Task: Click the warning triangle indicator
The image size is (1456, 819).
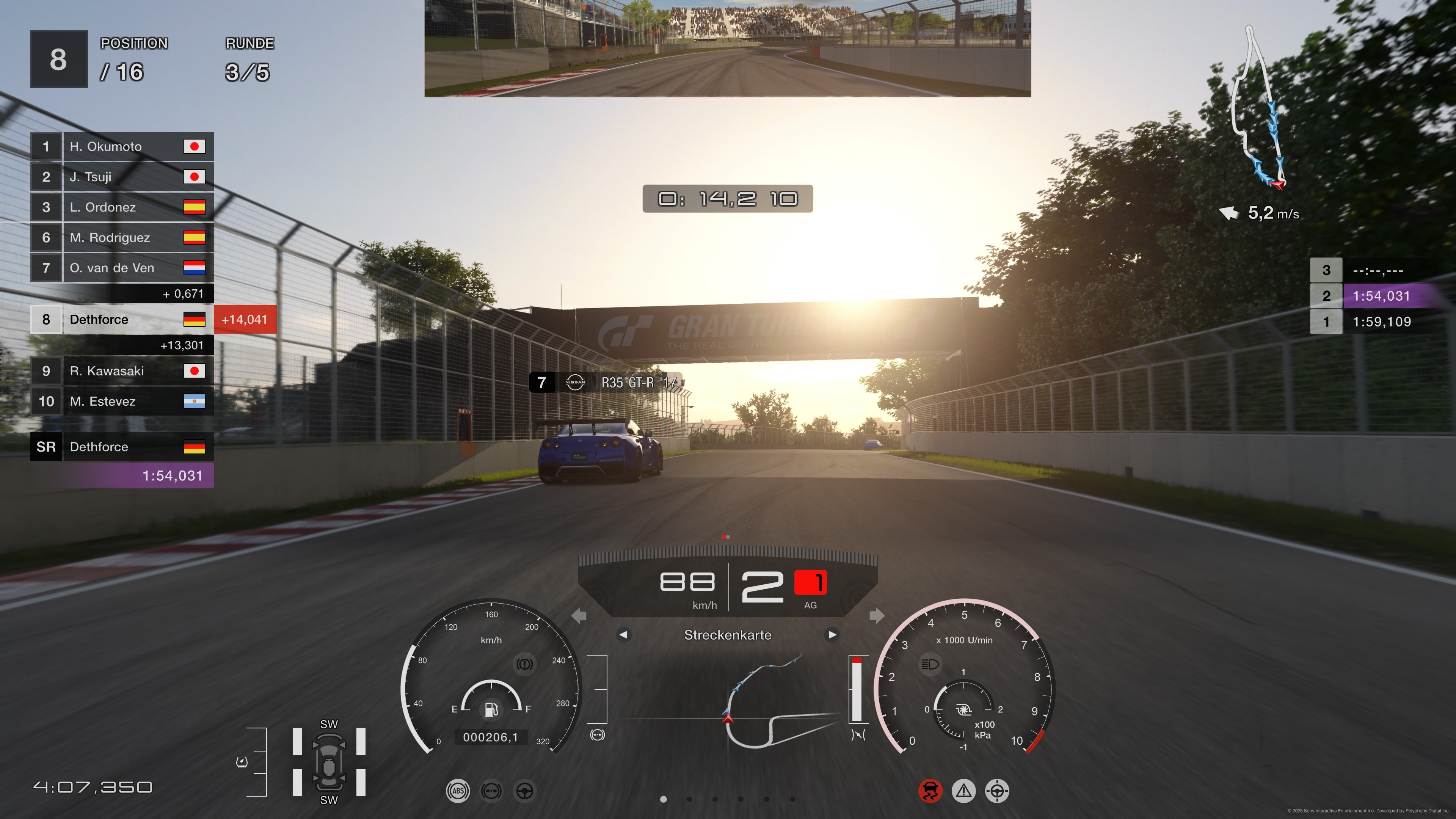Action: pyautogui.click(x=963, y=791)
